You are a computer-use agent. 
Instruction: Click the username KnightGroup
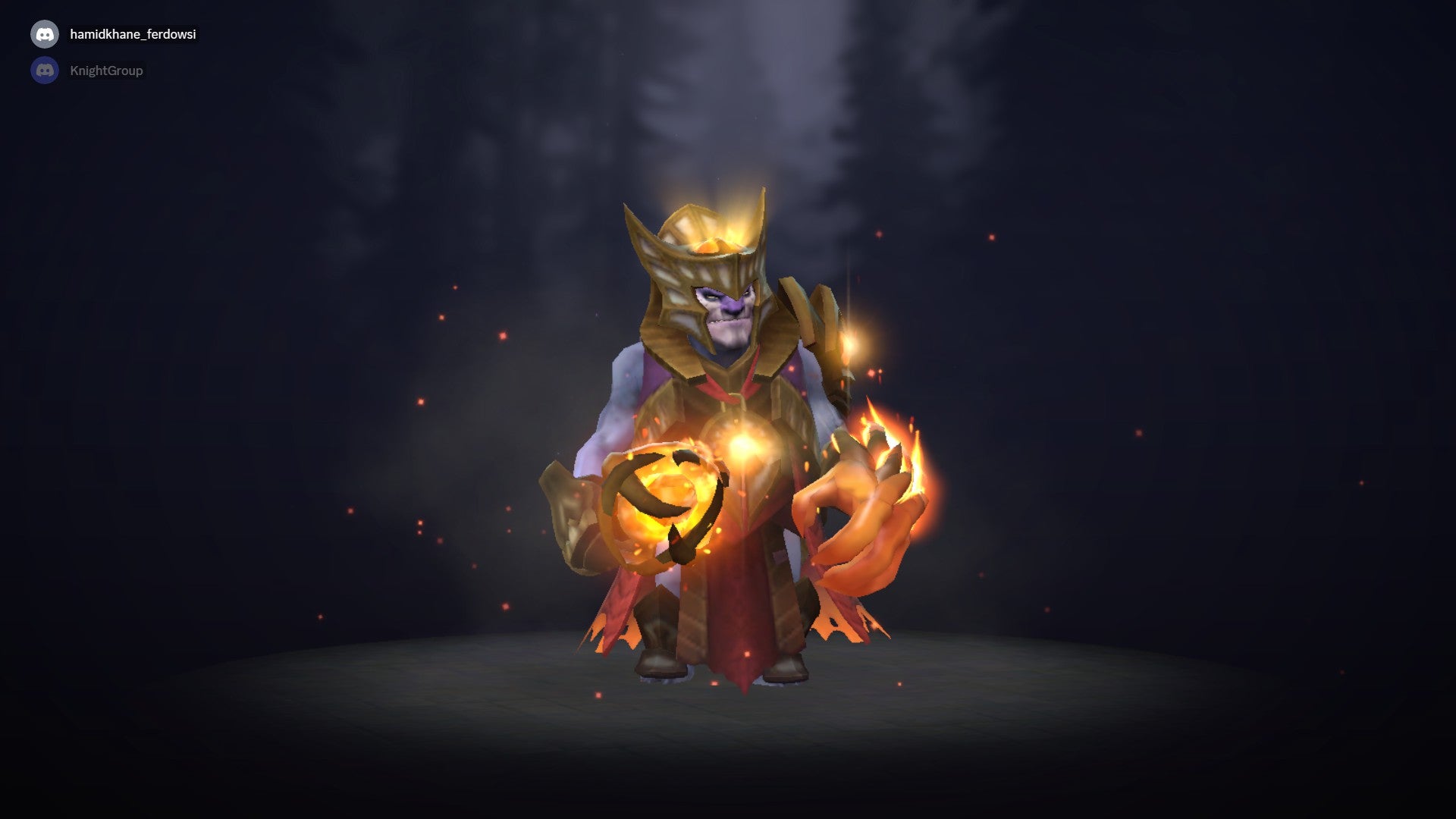pos(106,70)
